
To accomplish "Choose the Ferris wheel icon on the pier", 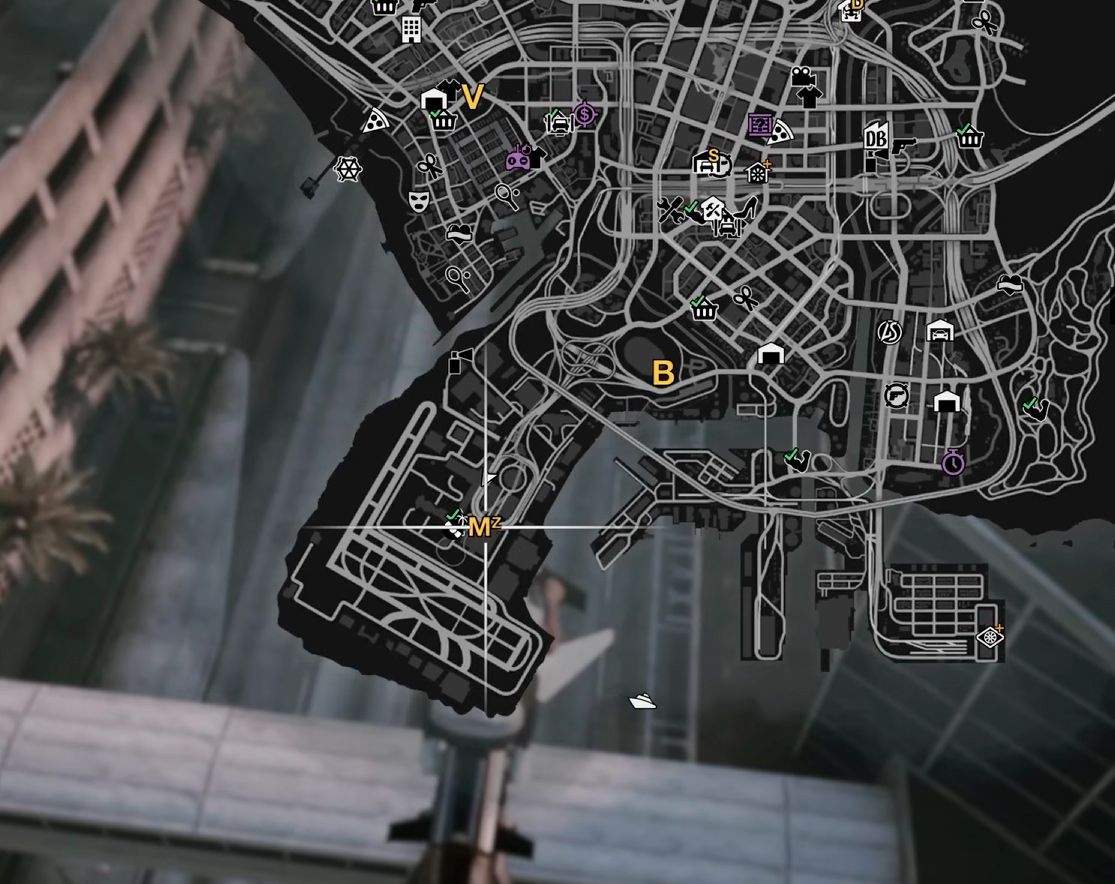I will click(x=347, y=169).
